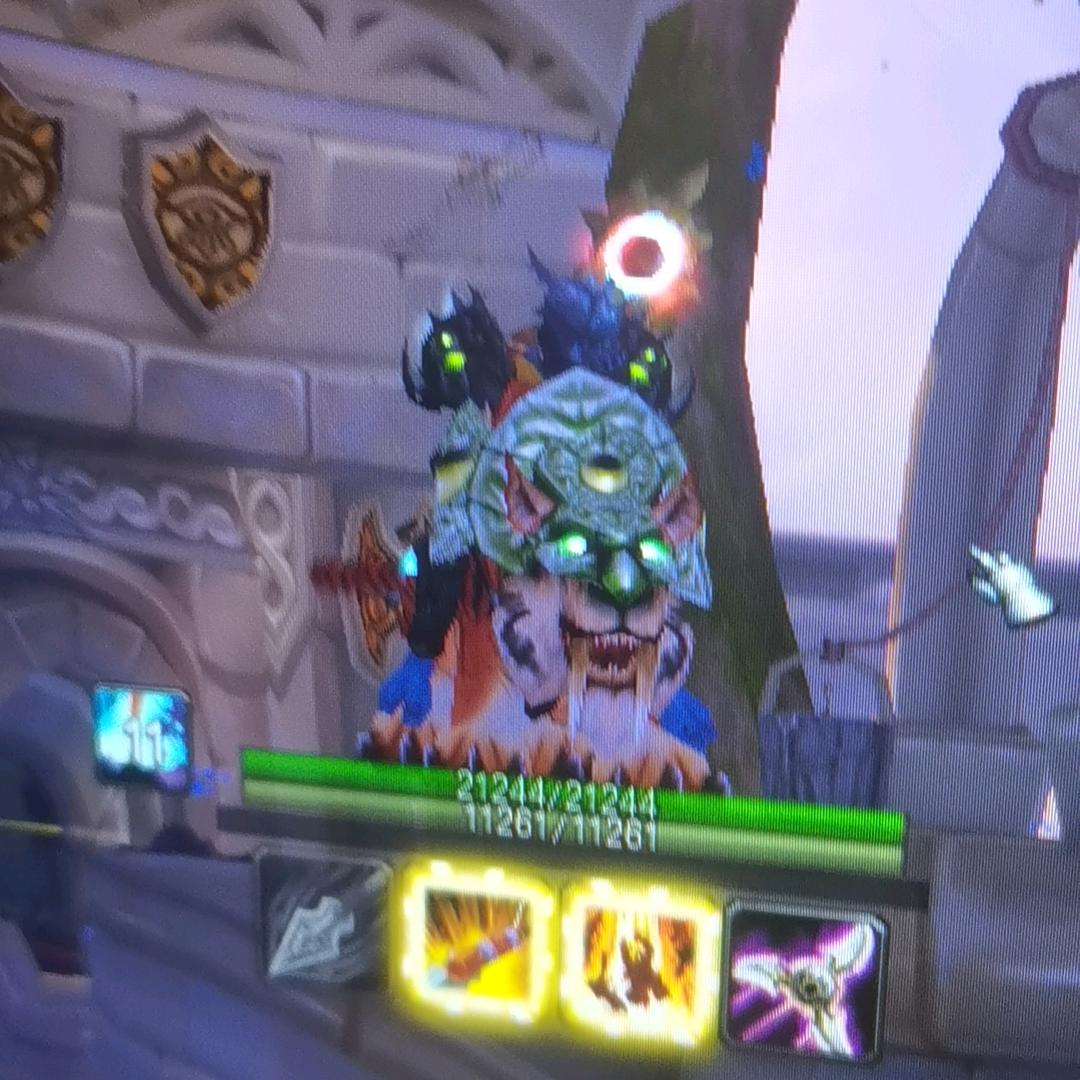Activate the gray spearhead ability icon
The image size is (1080, 1080).
pos(326,920)
